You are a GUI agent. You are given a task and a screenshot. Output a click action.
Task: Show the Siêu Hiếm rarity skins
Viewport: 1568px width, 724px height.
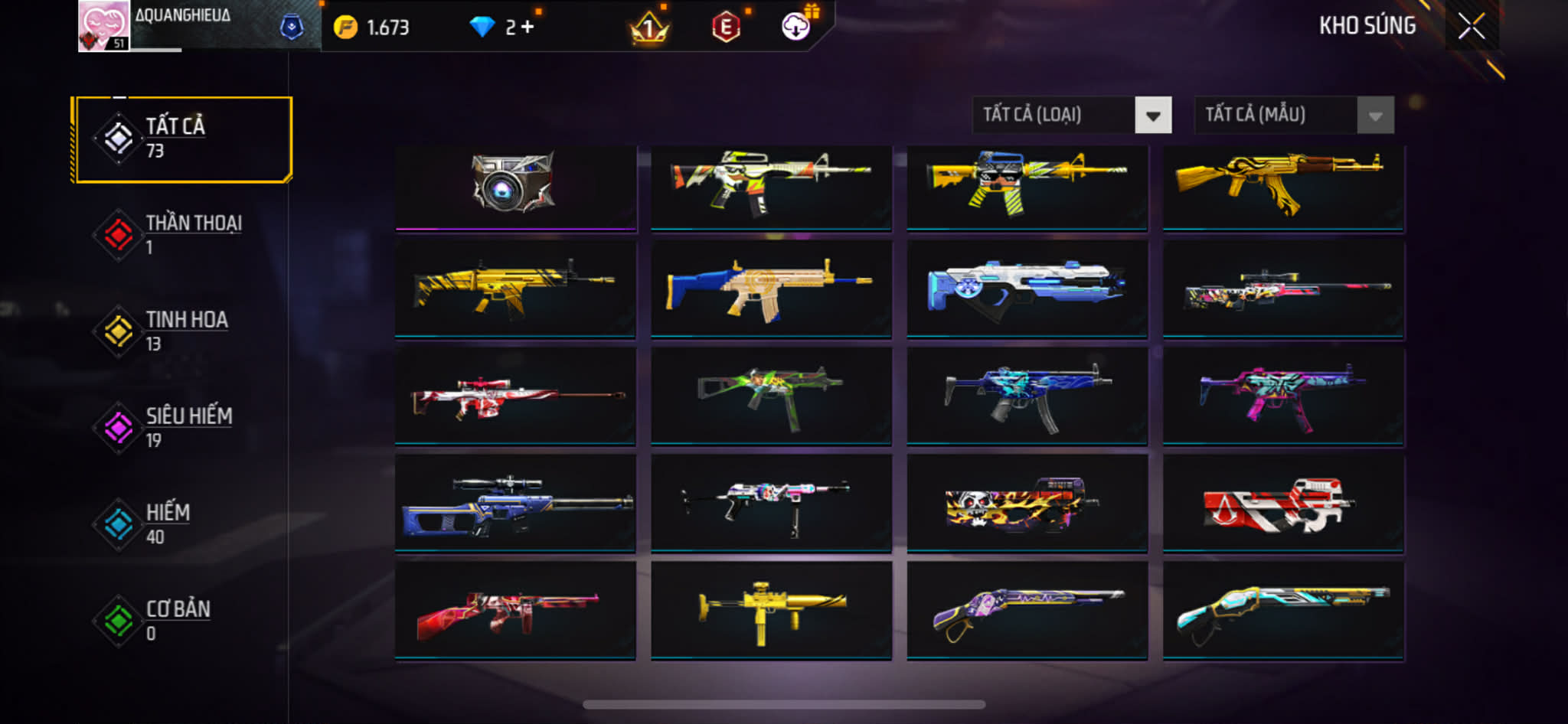coord(182,428)
